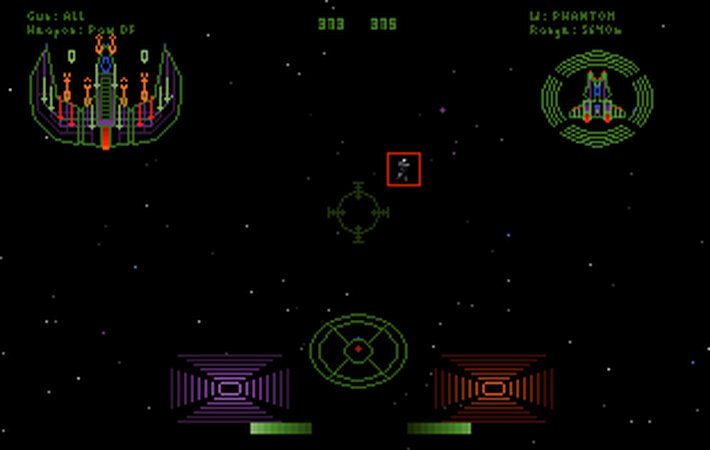Click the Phantom target ship display

(x=597, y=97)
